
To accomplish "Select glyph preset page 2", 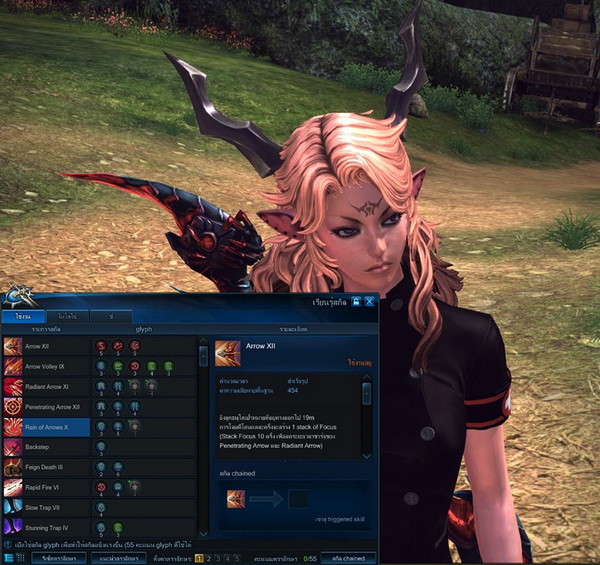I will click(x=209, y=557).
